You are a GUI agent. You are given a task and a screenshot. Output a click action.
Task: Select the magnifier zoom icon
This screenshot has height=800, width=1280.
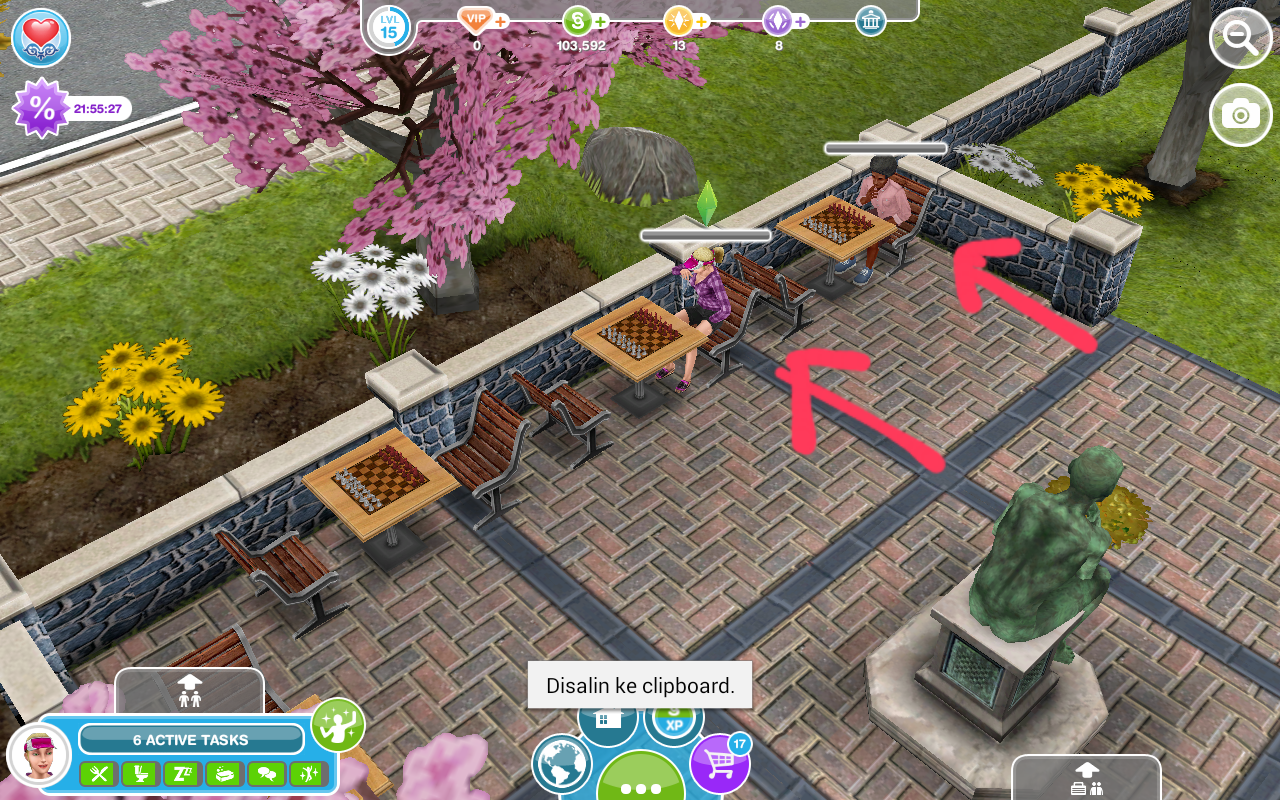[x=1240, y=40]
